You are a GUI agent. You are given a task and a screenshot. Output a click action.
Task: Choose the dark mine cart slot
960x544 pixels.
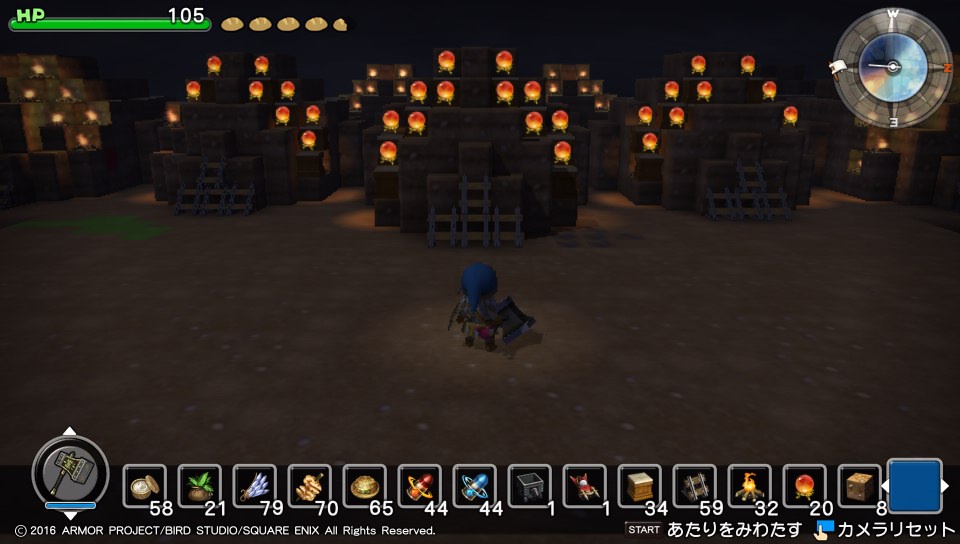[530, 487]
